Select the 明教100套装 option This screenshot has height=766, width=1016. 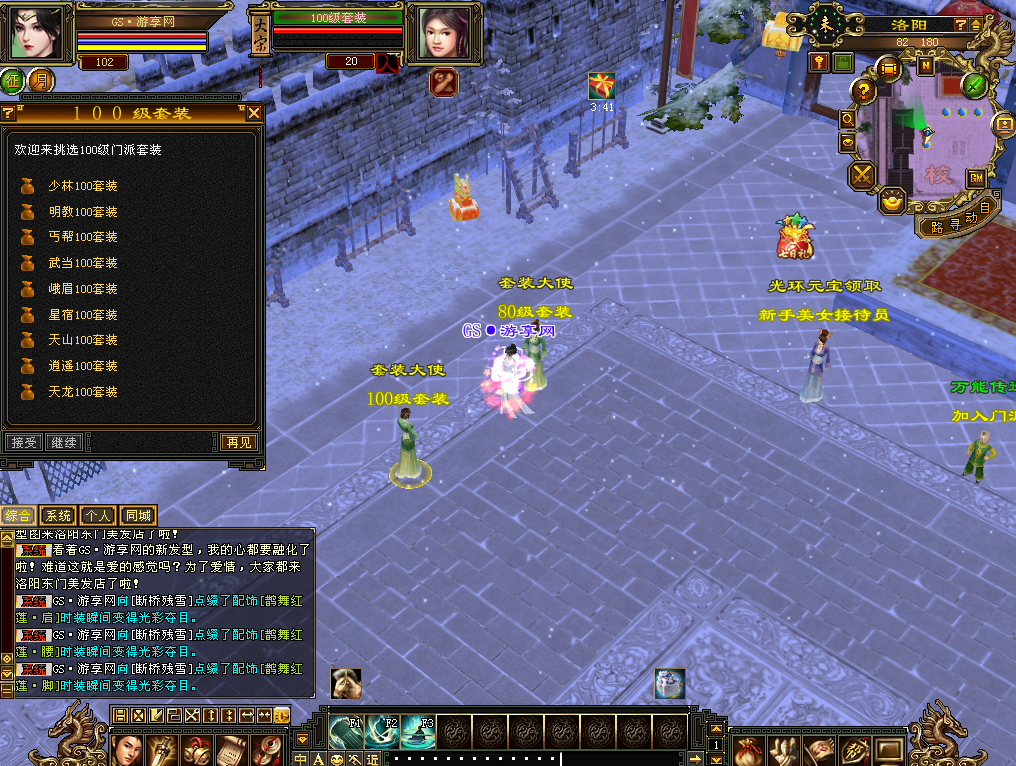coord(83,212)
